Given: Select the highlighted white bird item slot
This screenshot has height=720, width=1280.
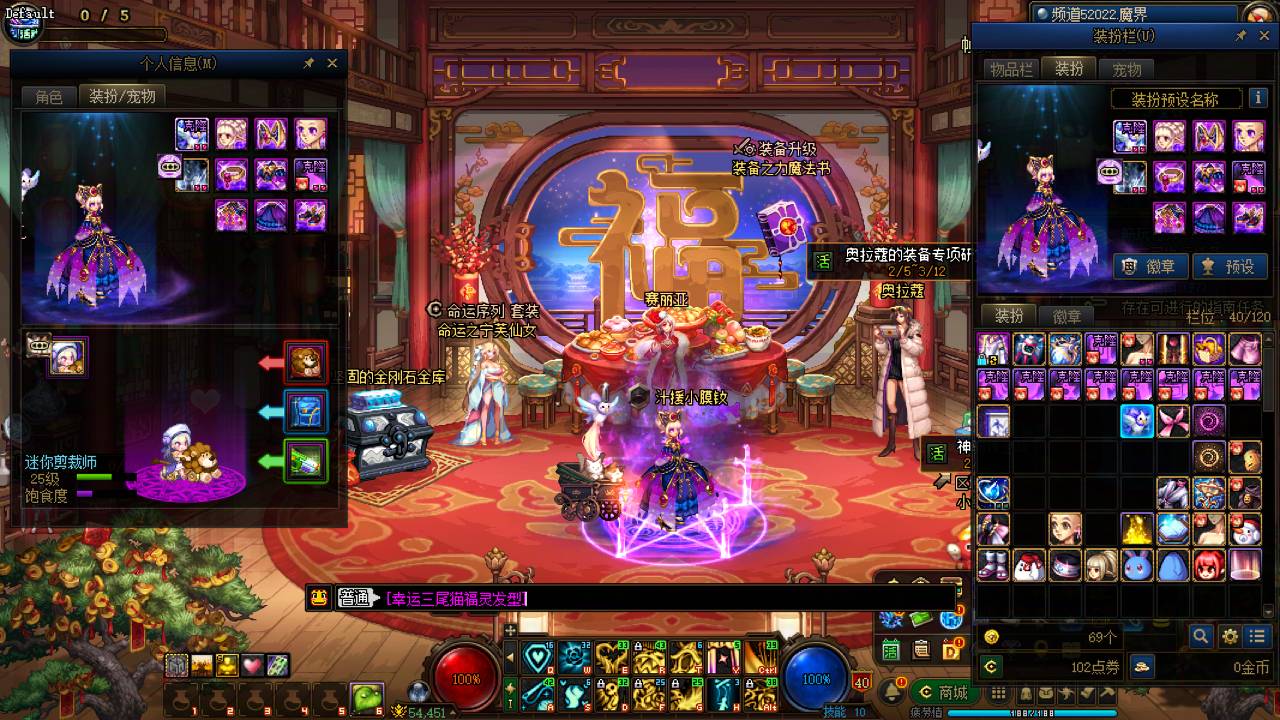Looking at the screenshot, I should [x=1137, y=421].
